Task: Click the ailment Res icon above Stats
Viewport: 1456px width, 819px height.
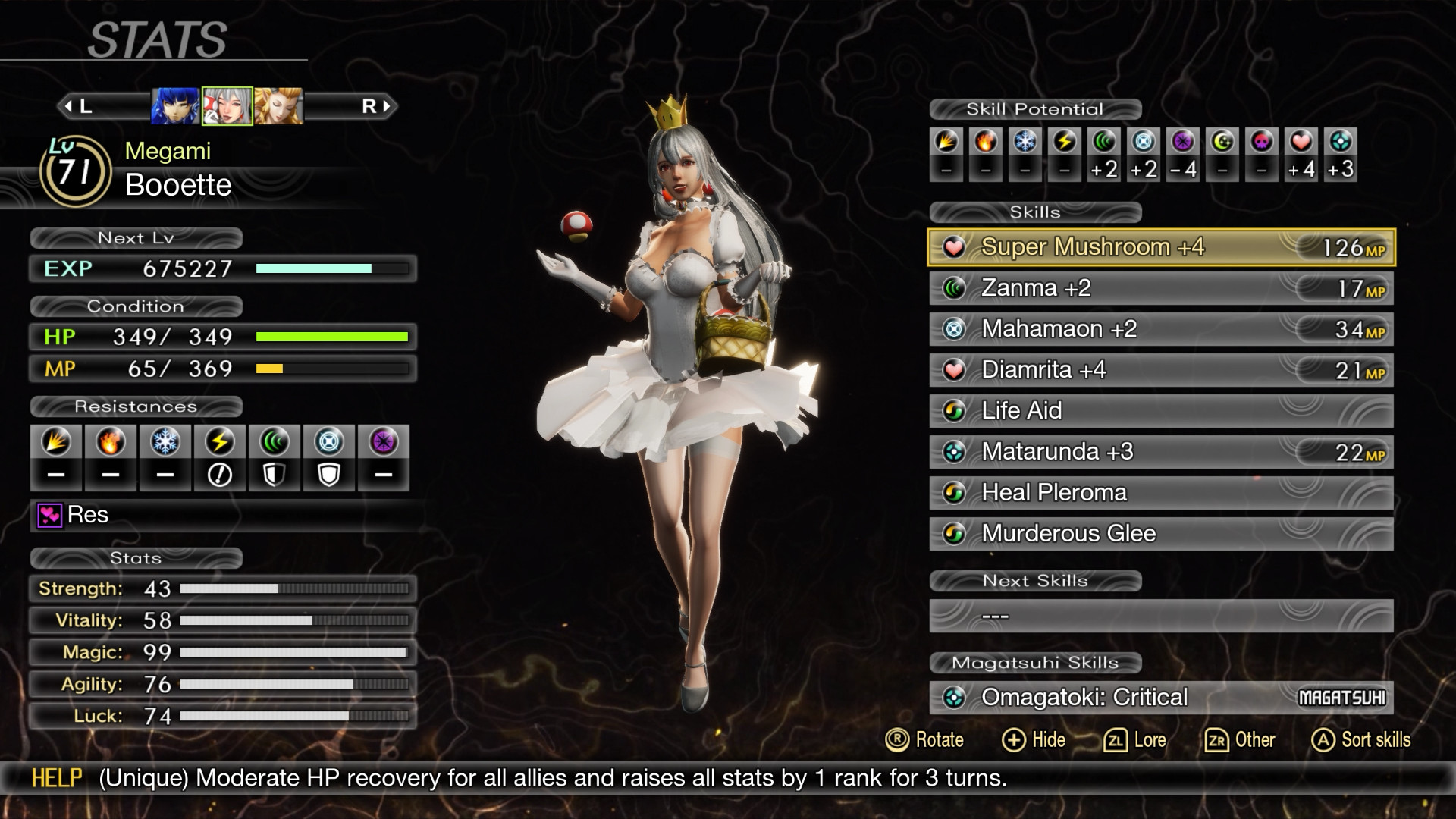Action: [x=49, y=515]
